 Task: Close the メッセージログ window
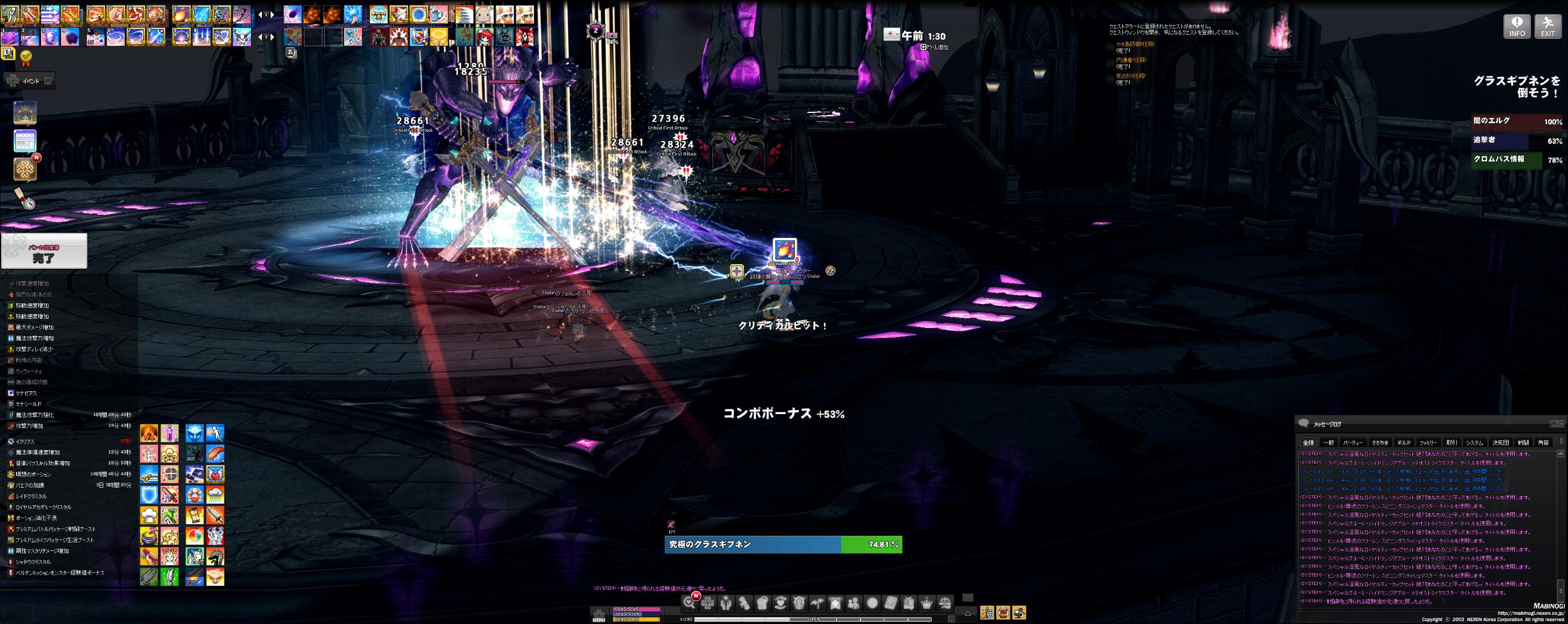click(1561, 424)
